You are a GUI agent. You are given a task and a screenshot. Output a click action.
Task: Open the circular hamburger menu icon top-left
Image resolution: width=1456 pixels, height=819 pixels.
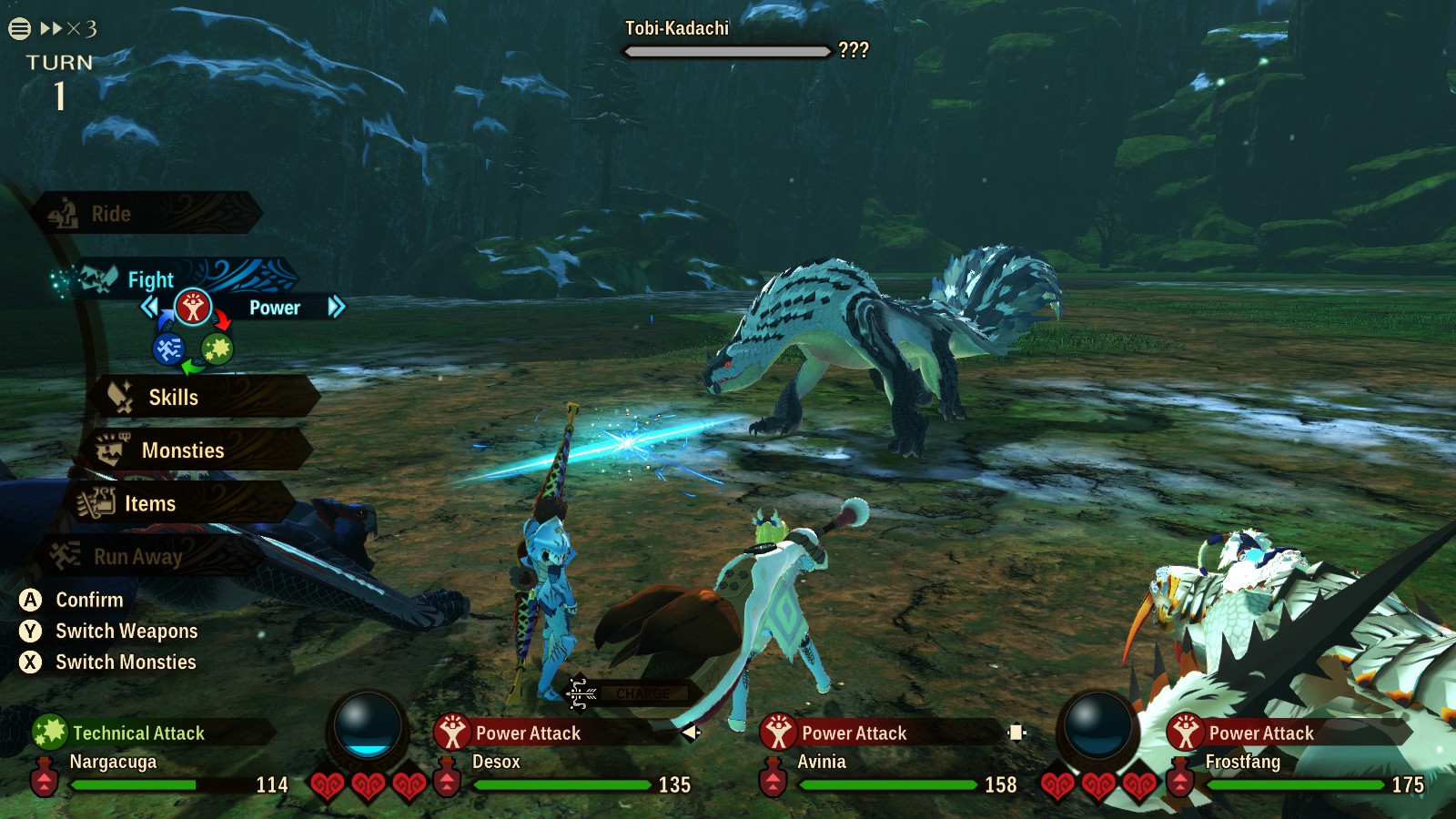18,26
